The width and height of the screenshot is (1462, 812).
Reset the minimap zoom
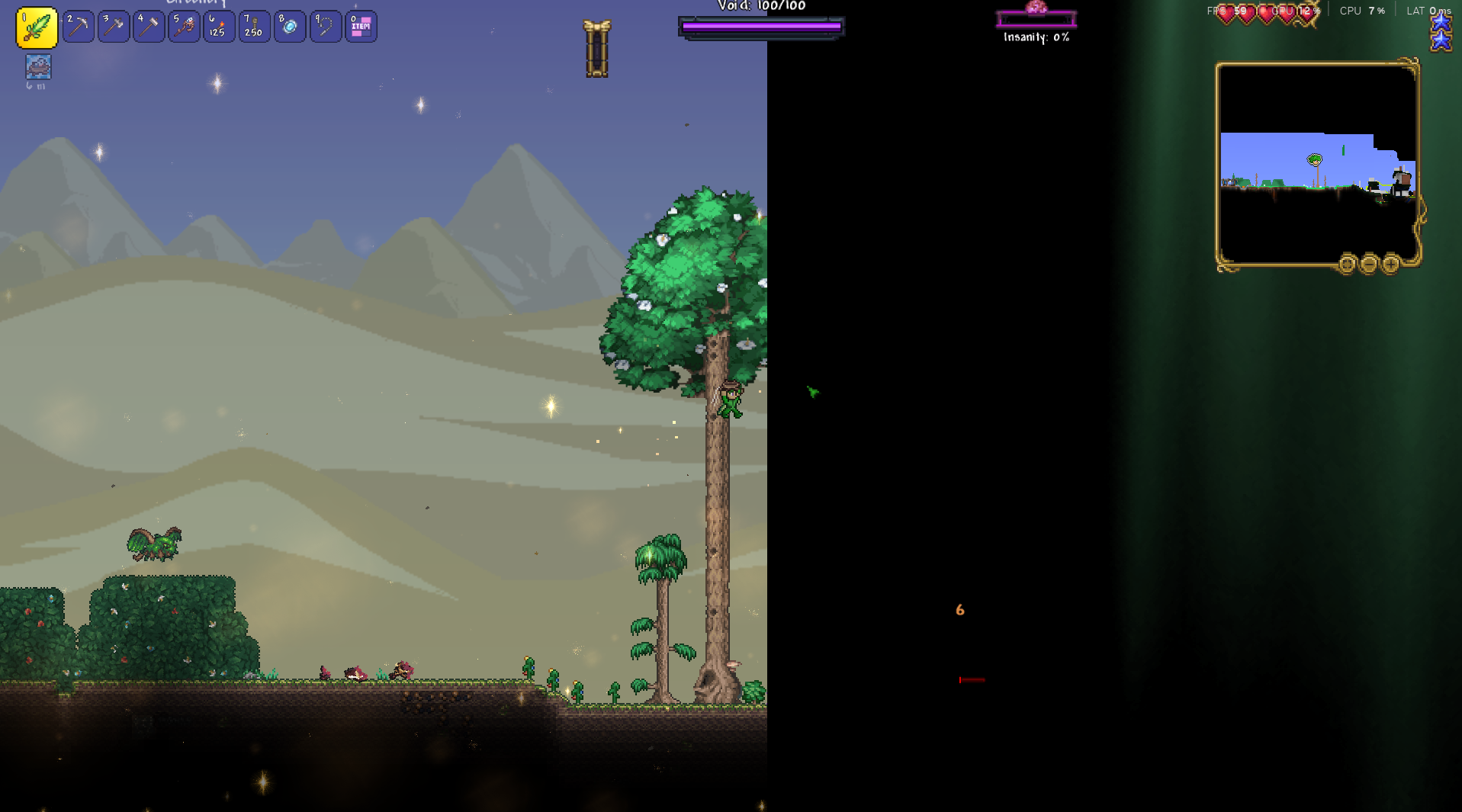pos(1347,265)
